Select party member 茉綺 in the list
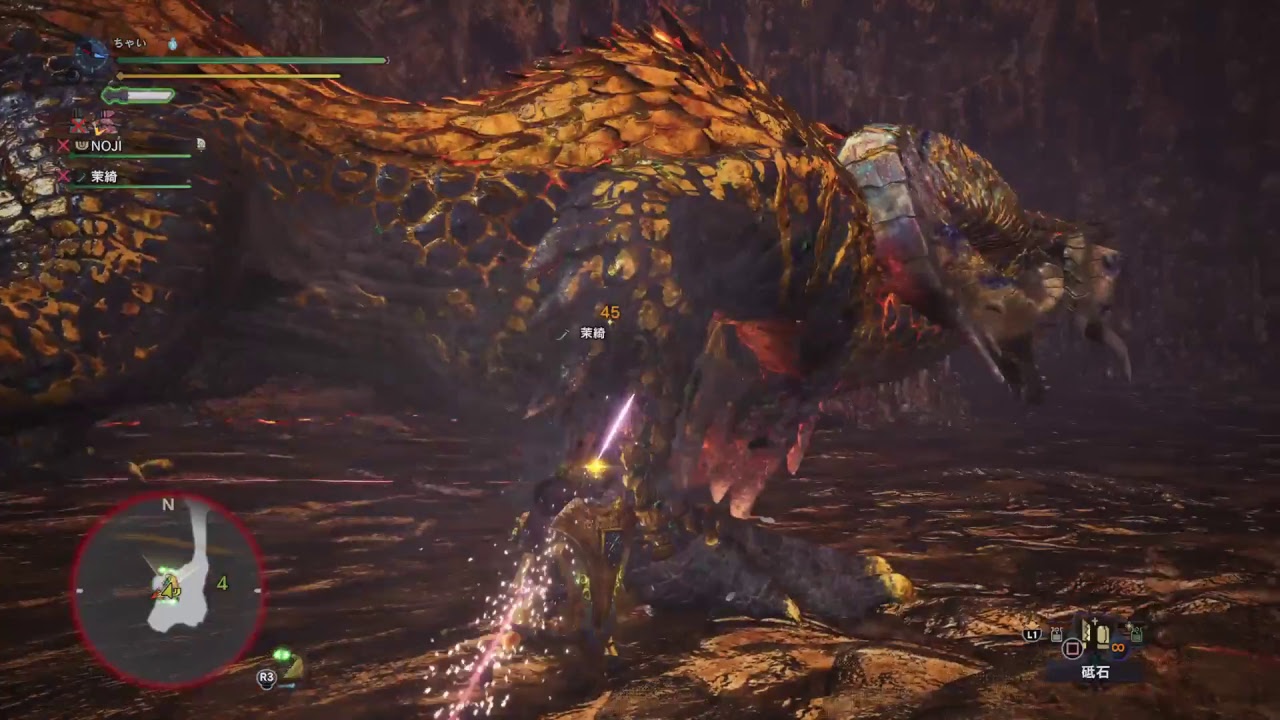The image size is (1280, 720). (104, 176)
